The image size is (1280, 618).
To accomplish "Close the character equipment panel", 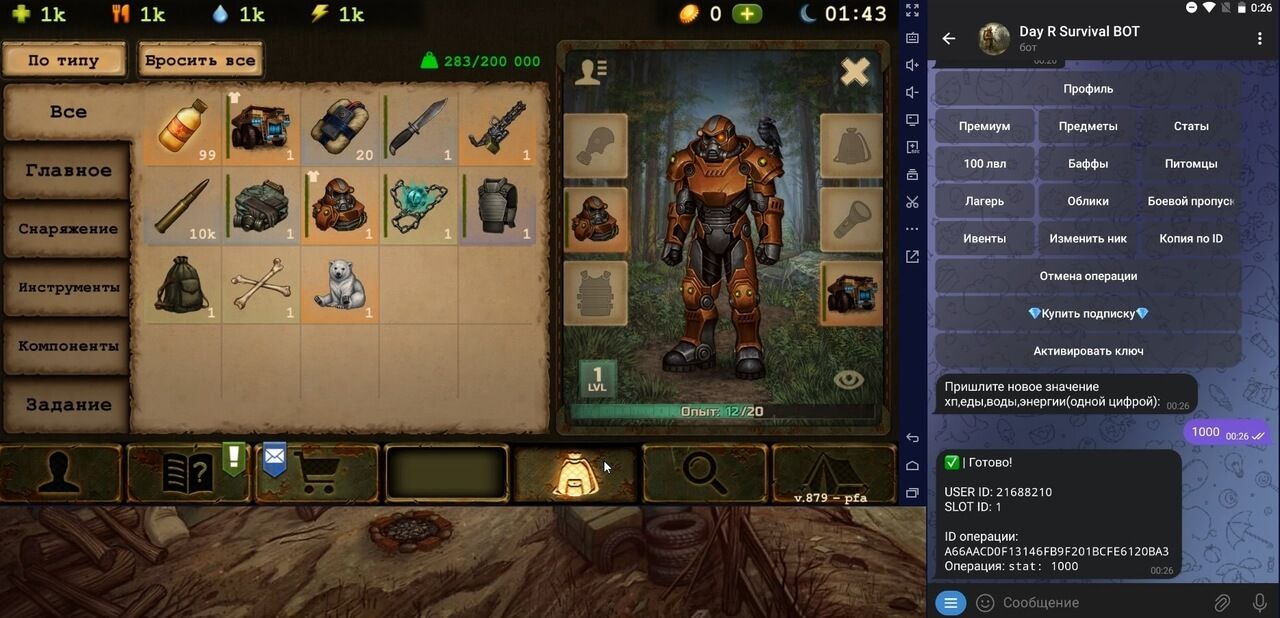I will 855,72.
